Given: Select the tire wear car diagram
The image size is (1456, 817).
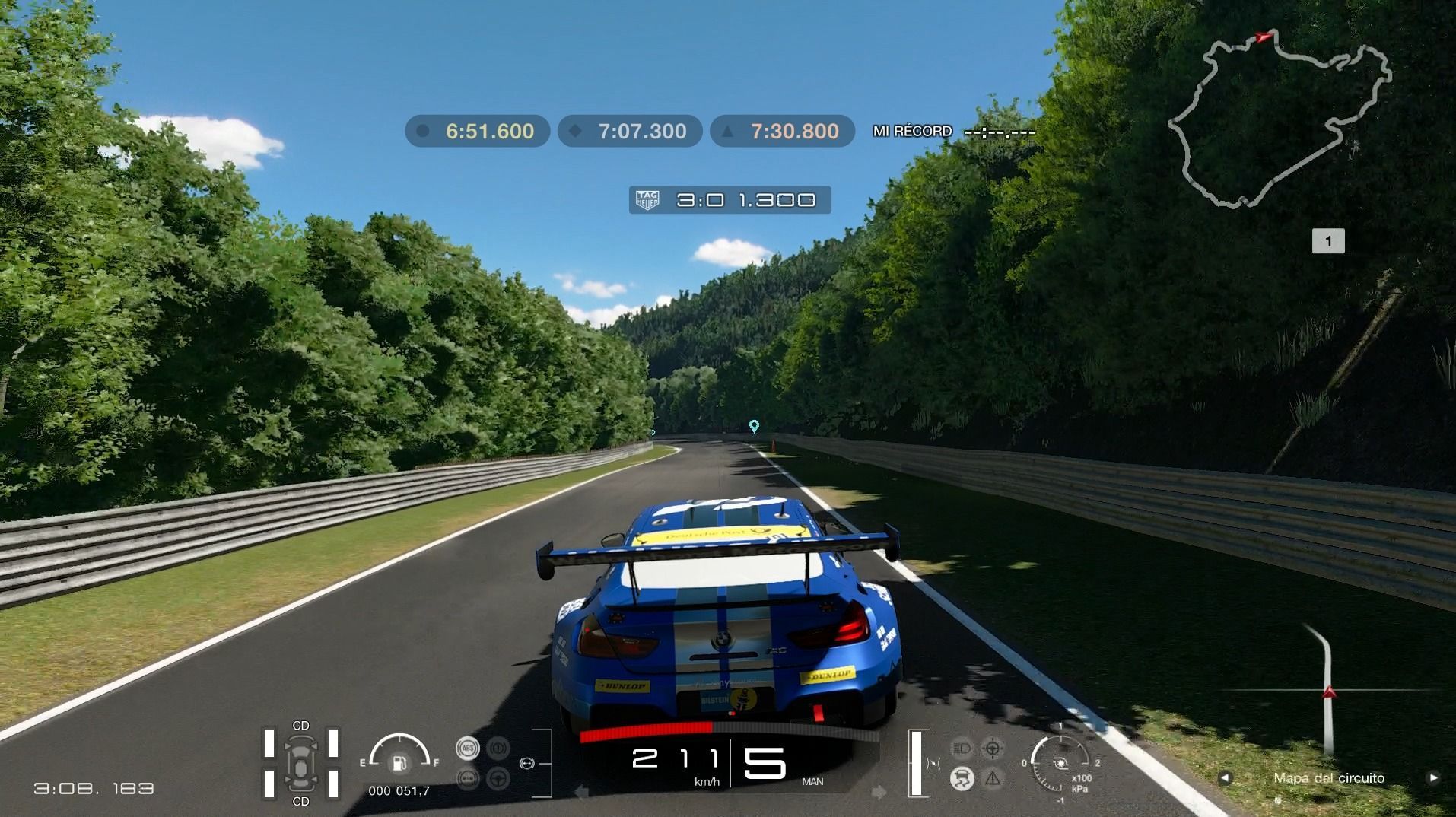Looking at the screenshot, I should coord(300,763).
